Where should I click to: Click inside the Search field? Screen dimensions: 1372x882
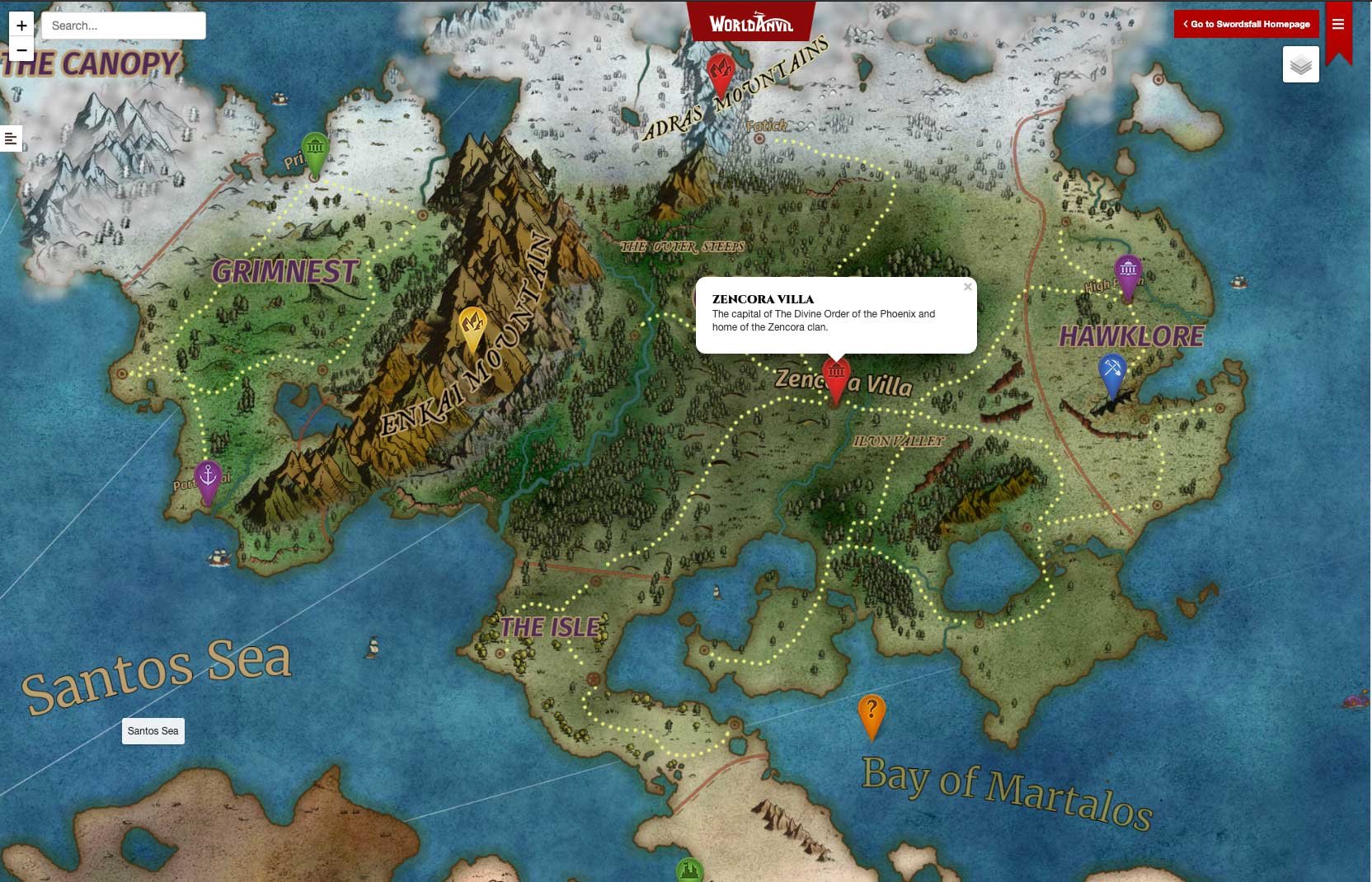coord(122,26)
